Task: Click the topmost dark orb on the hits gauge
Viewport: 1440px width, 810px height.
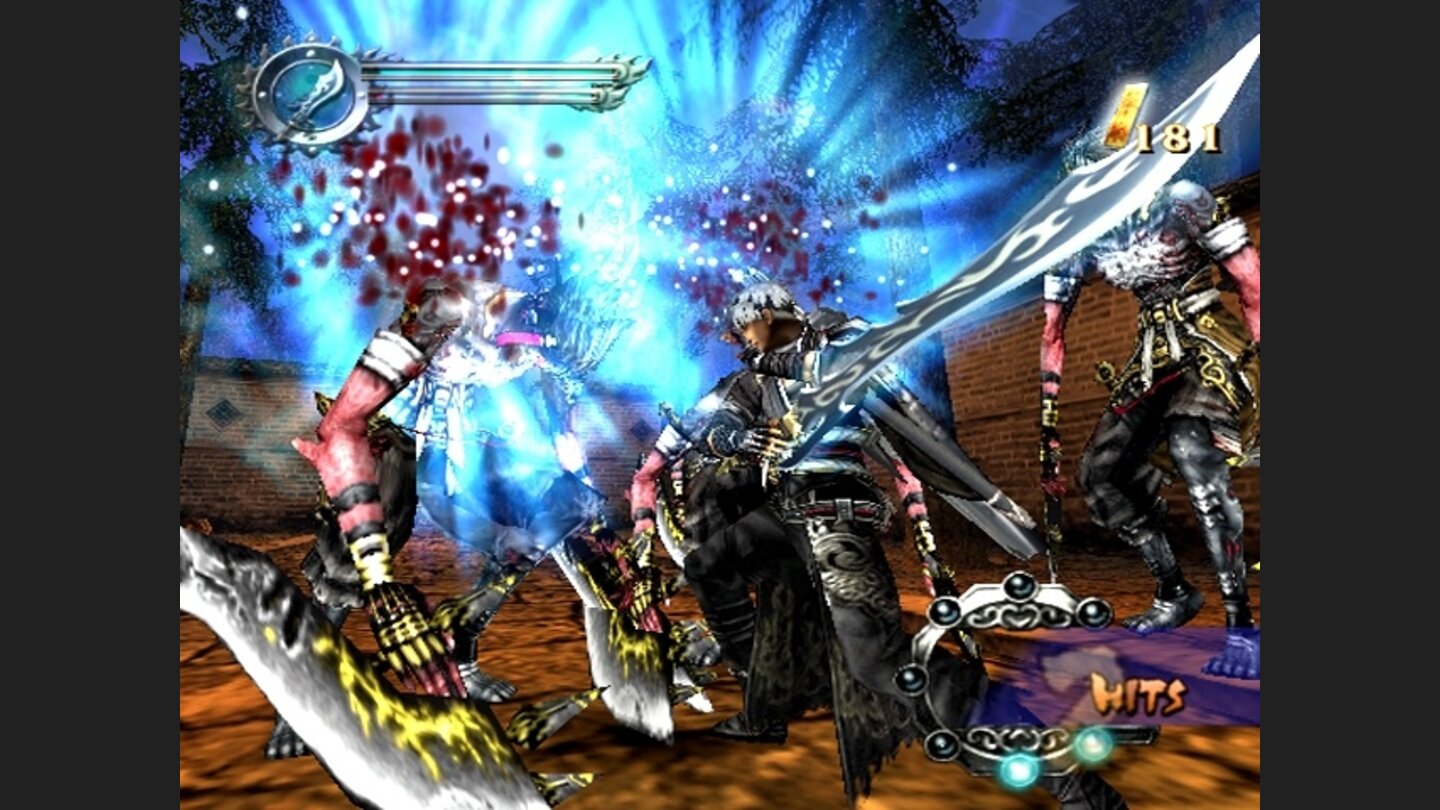Action: click(1019, 589)
